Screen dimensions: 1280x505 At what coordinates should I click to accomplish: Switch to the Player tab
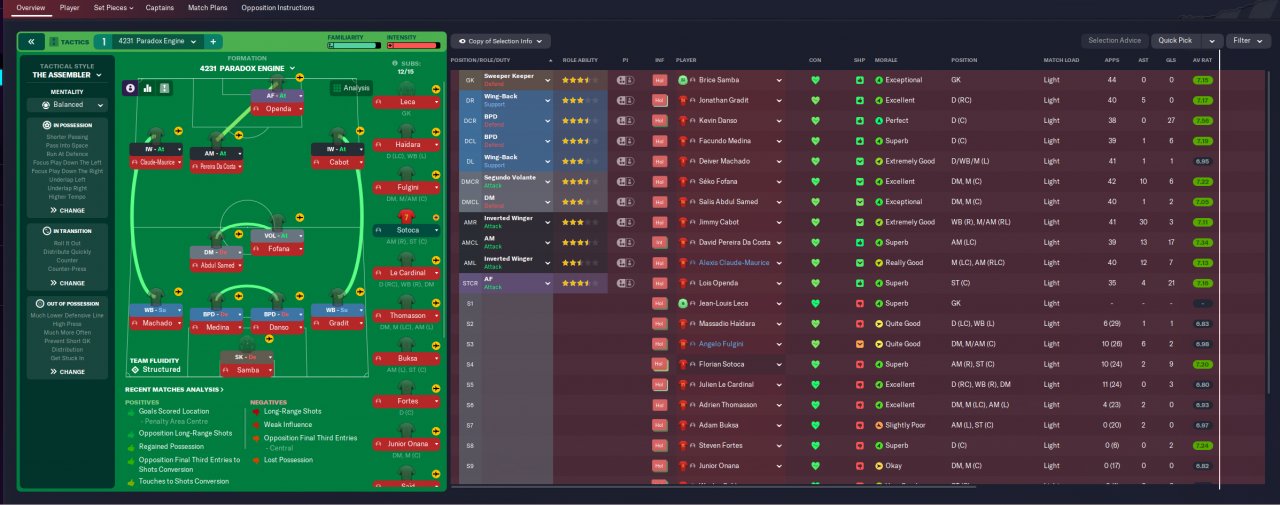tap(69, 7)
